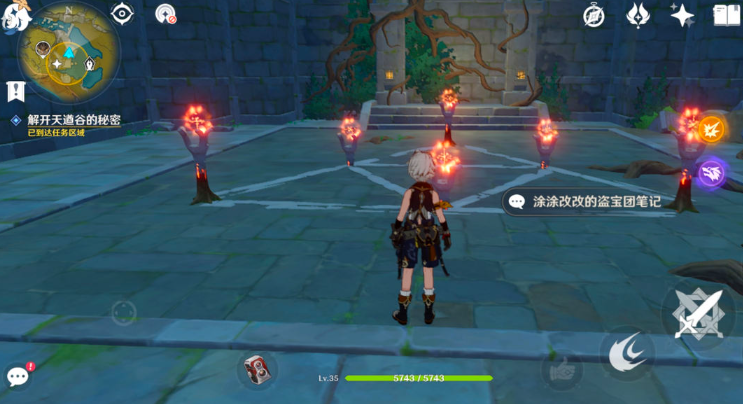The width and height of the screenshot is (743, 404).
Task: Tap the crossed sword attack button
Action: point(697,312)
